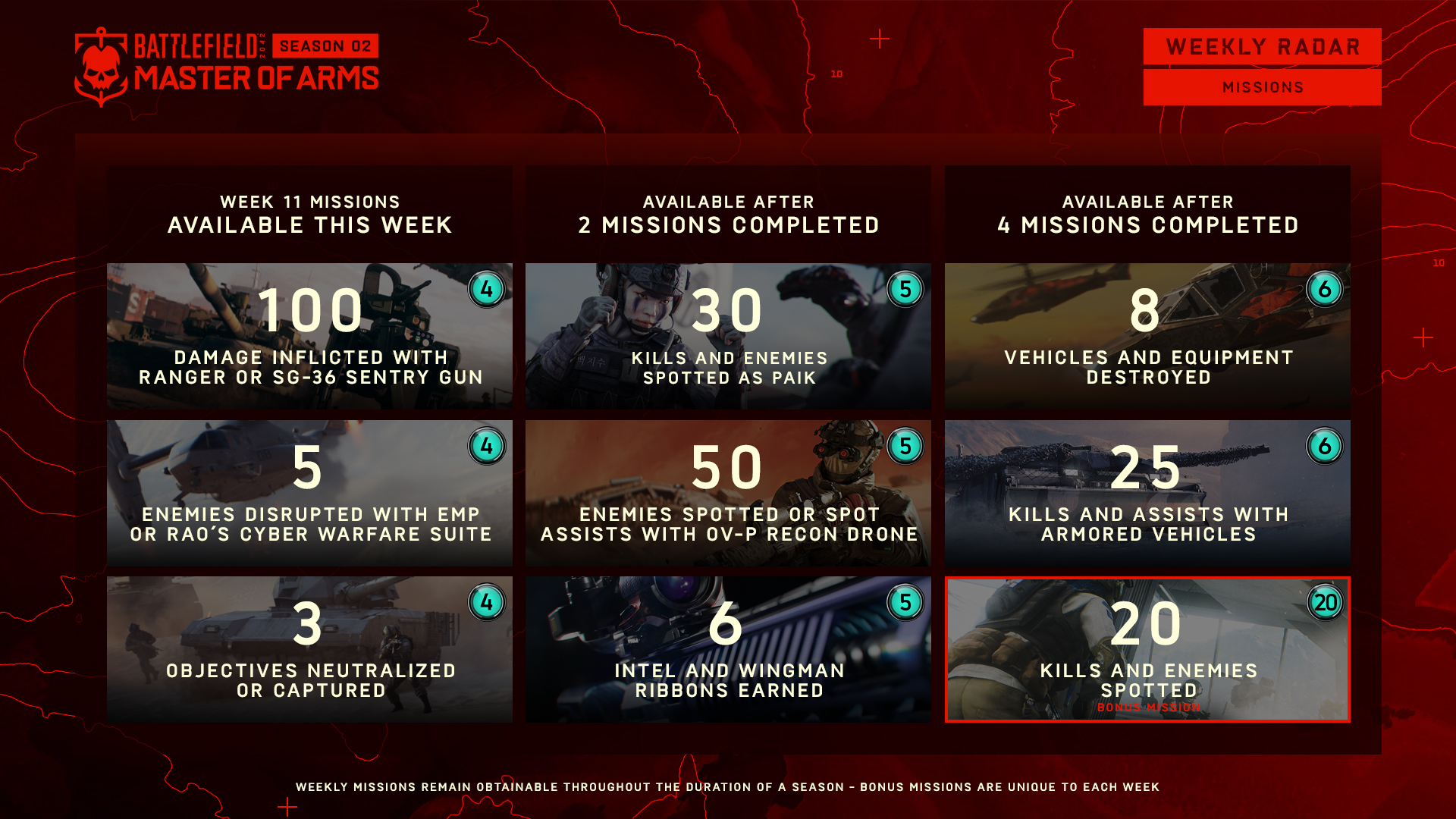Choose the enemies disrupted with EMP mission
This screenshot has width=1456, height=819.
pos(309,493)
